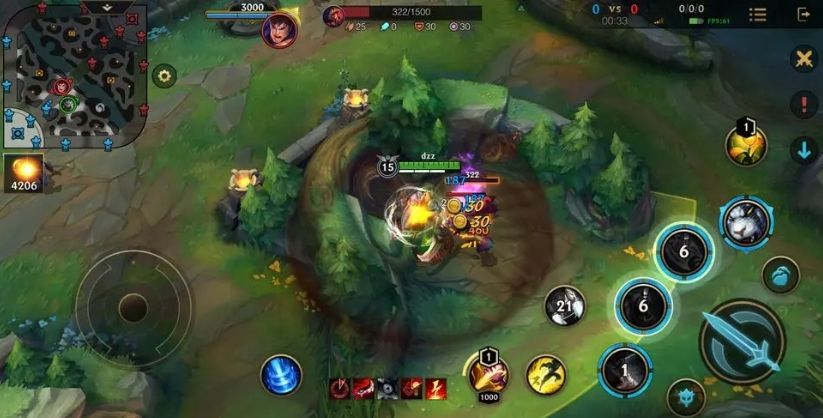Tap the virtual movement joystick
The image size is (823, 418).
pos(133,306)
